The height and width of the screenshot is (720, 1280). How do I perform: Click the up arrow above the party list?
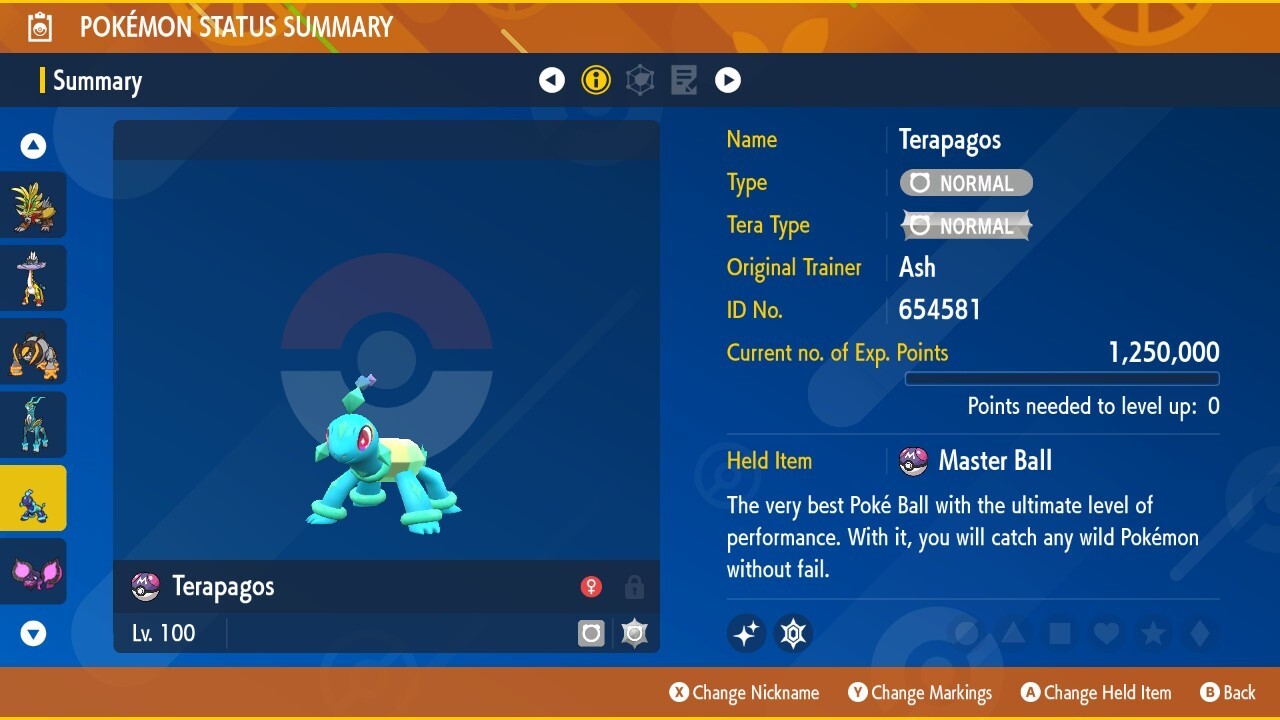click(33, 145)
